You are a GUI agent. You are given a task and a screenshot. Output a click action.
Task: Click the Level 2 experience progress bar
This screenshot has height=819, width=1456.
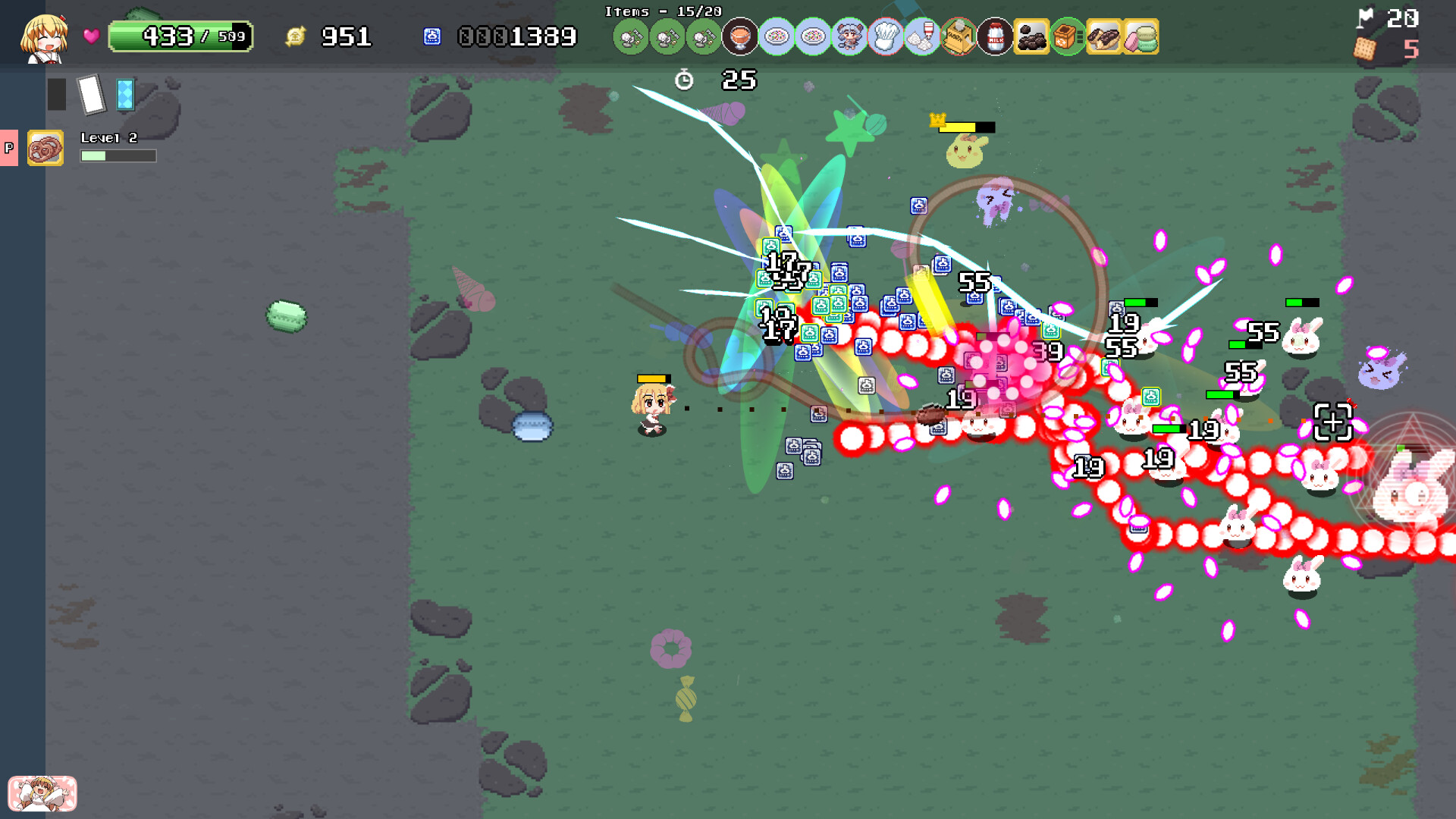pyautogui.click(x=118, y=155)
